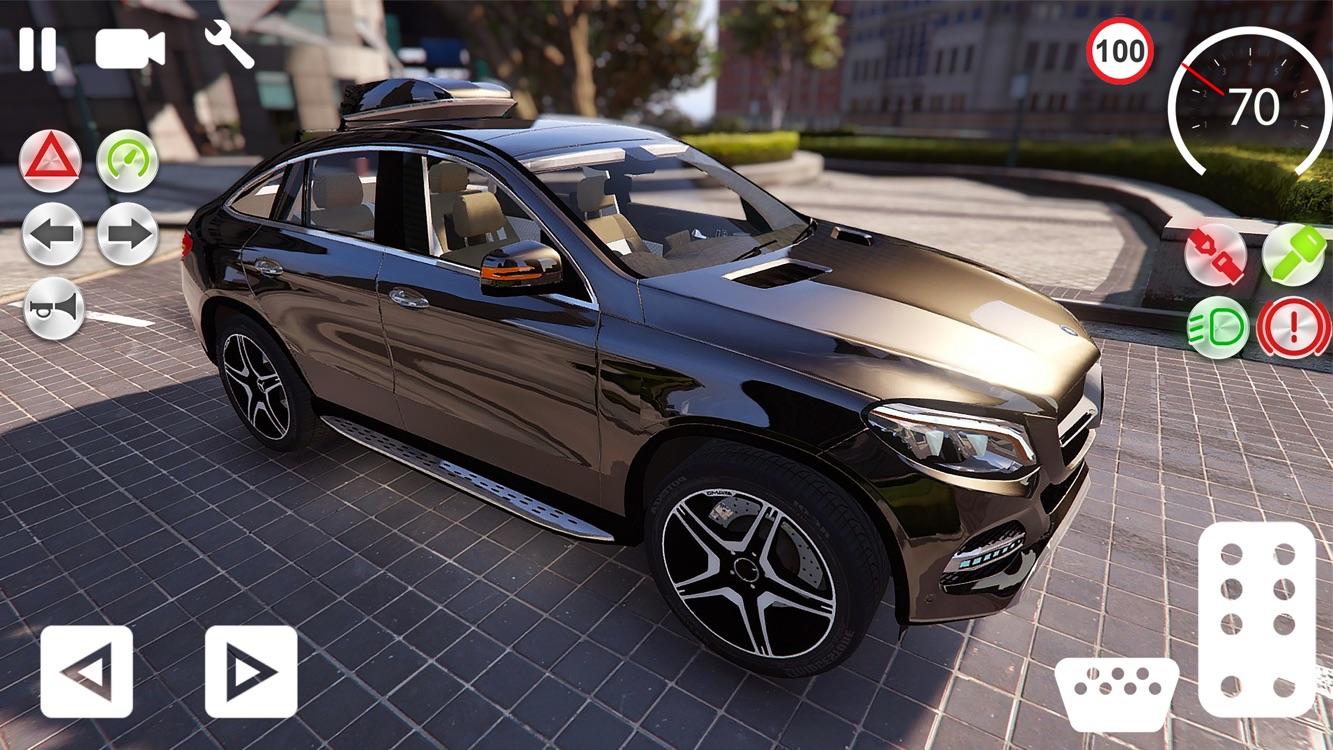The height and width of the screenshot is (750, 1333).
Task: Pause the game
Action: [38, 46]
